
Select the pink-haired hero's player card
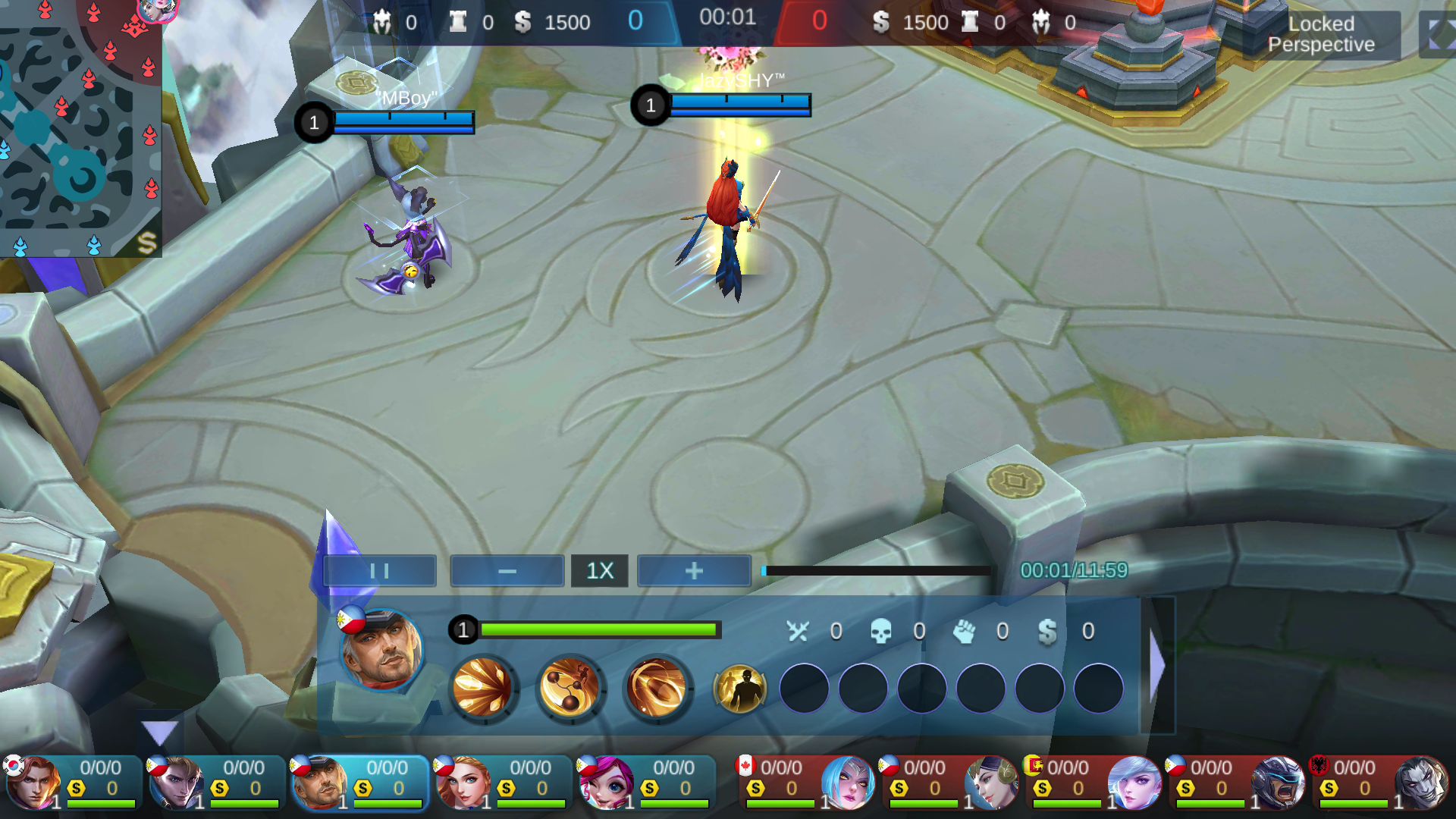pyautogui.click(x=646, y=783)
